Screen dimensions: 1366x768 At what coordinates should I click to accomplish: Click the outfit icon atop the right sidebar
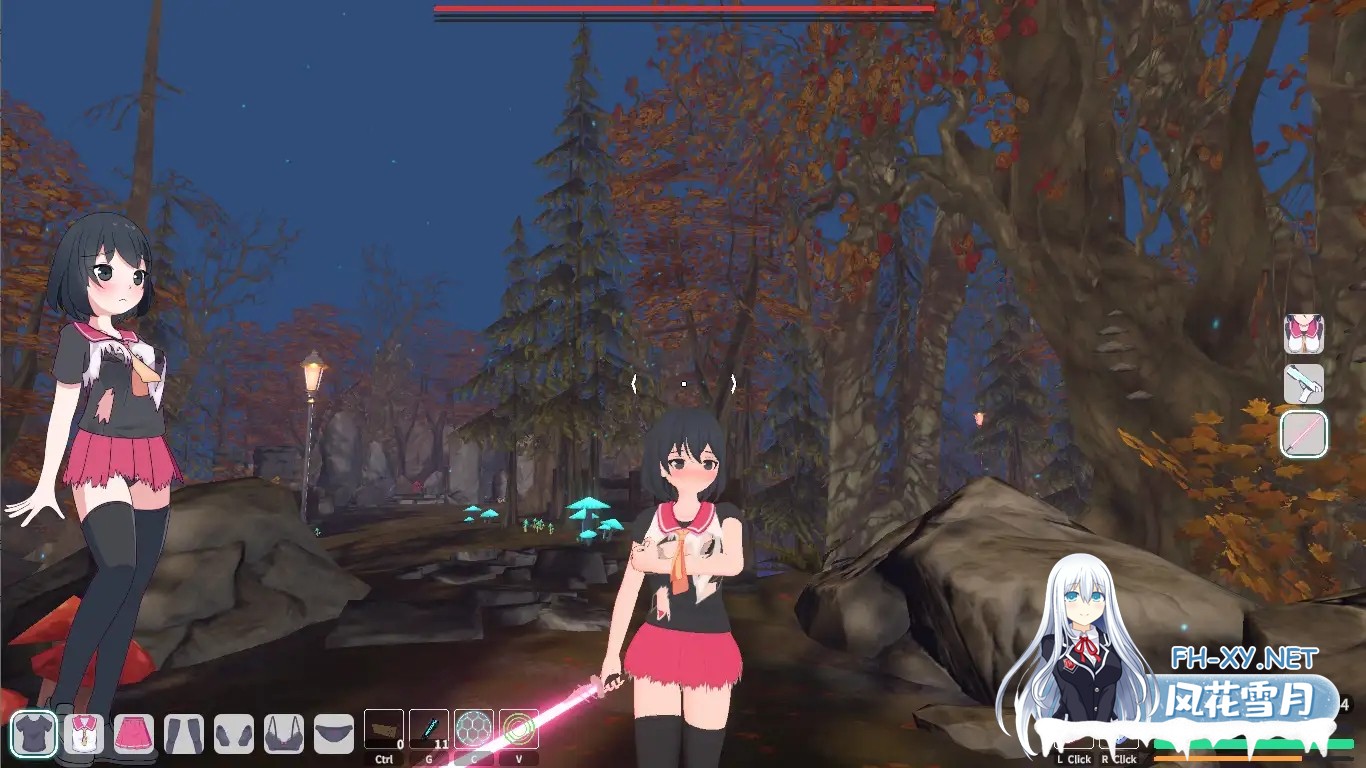1305,333
